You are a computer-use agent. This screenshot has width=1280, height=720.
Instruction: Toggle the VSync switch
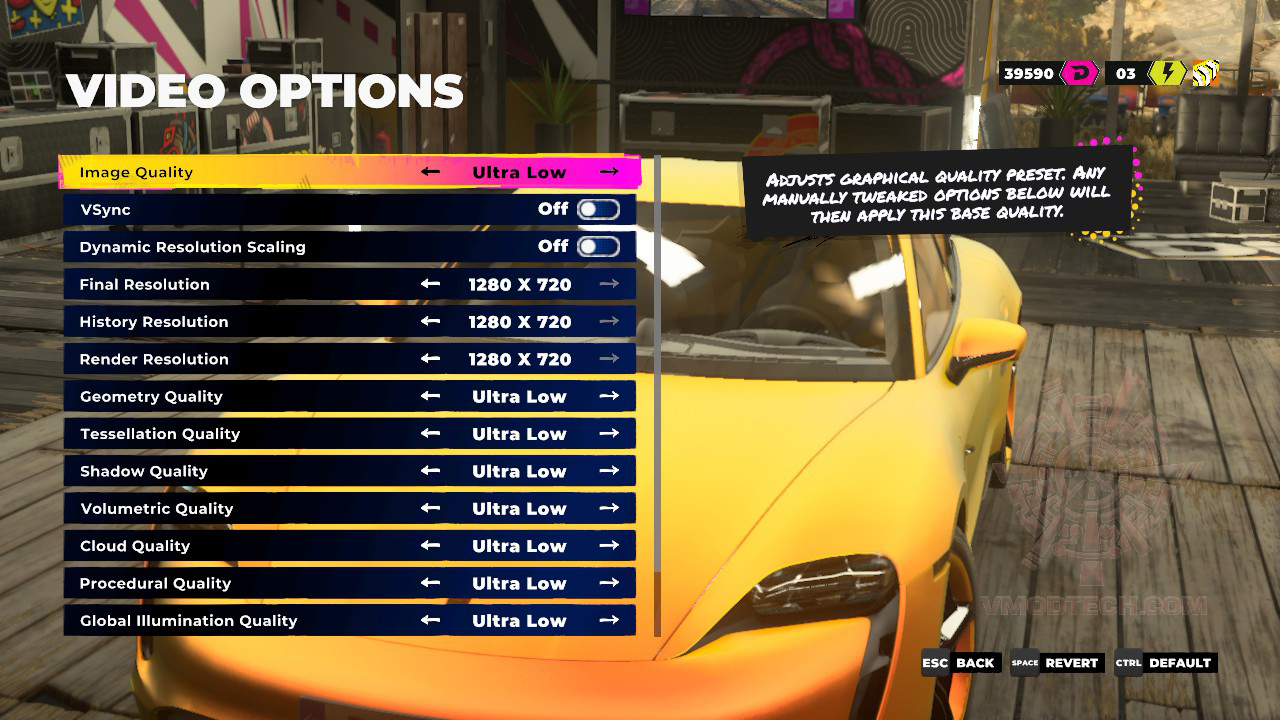[598, 210]
